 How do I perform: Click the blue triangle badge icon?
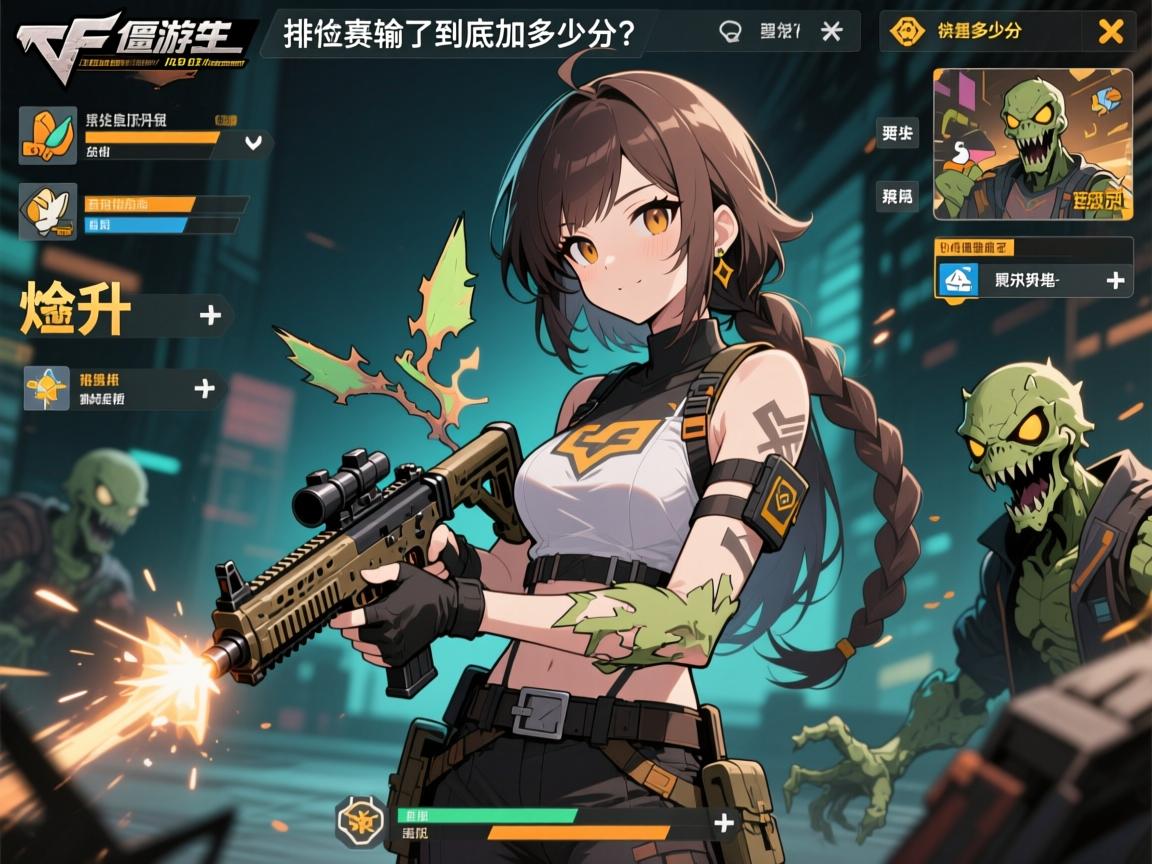pos(957,281)
